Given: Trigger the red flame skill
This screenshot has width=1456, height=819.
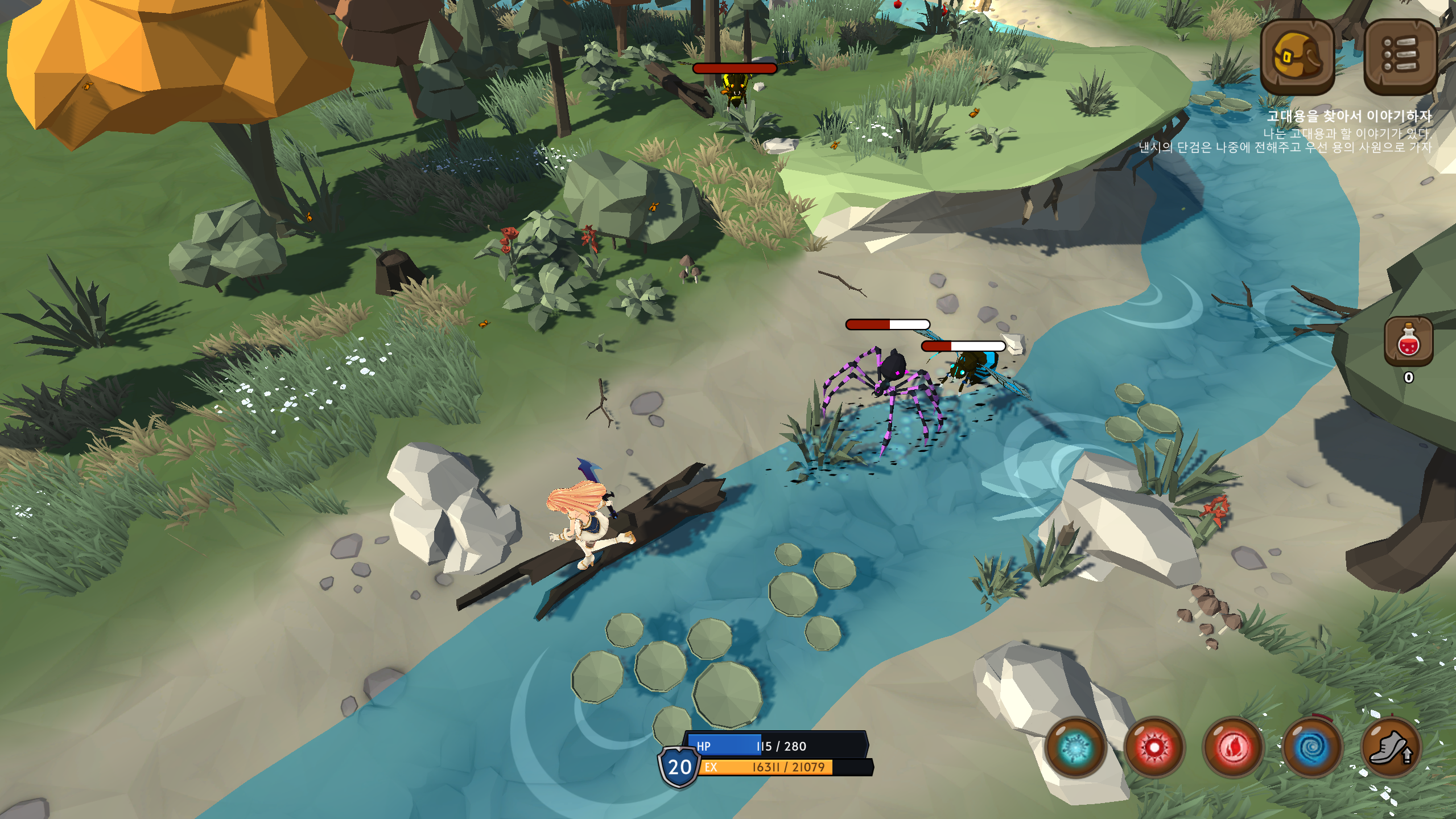Looking at the screenshot, I should (x=1233, y=747).
